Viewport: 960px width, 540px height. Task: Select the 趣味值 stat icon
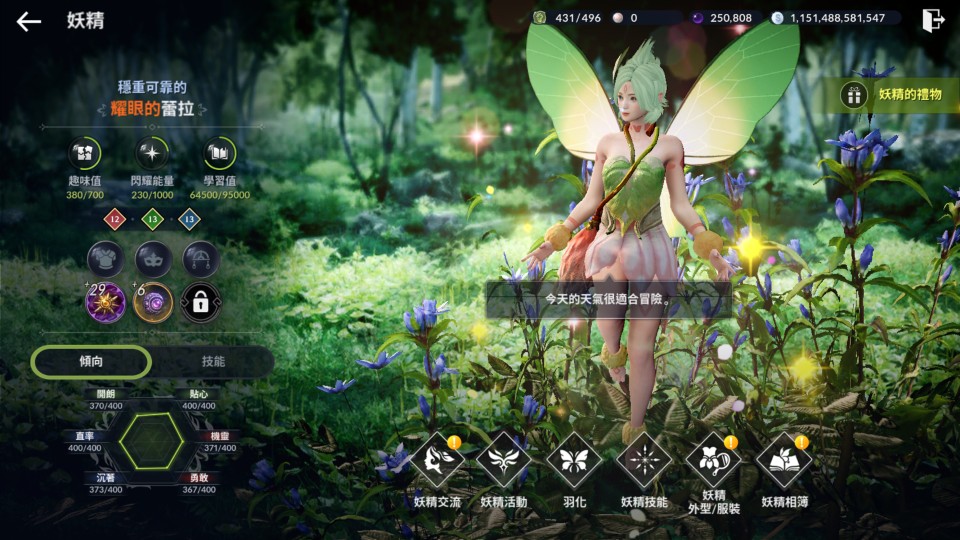[x=84, y=154]
